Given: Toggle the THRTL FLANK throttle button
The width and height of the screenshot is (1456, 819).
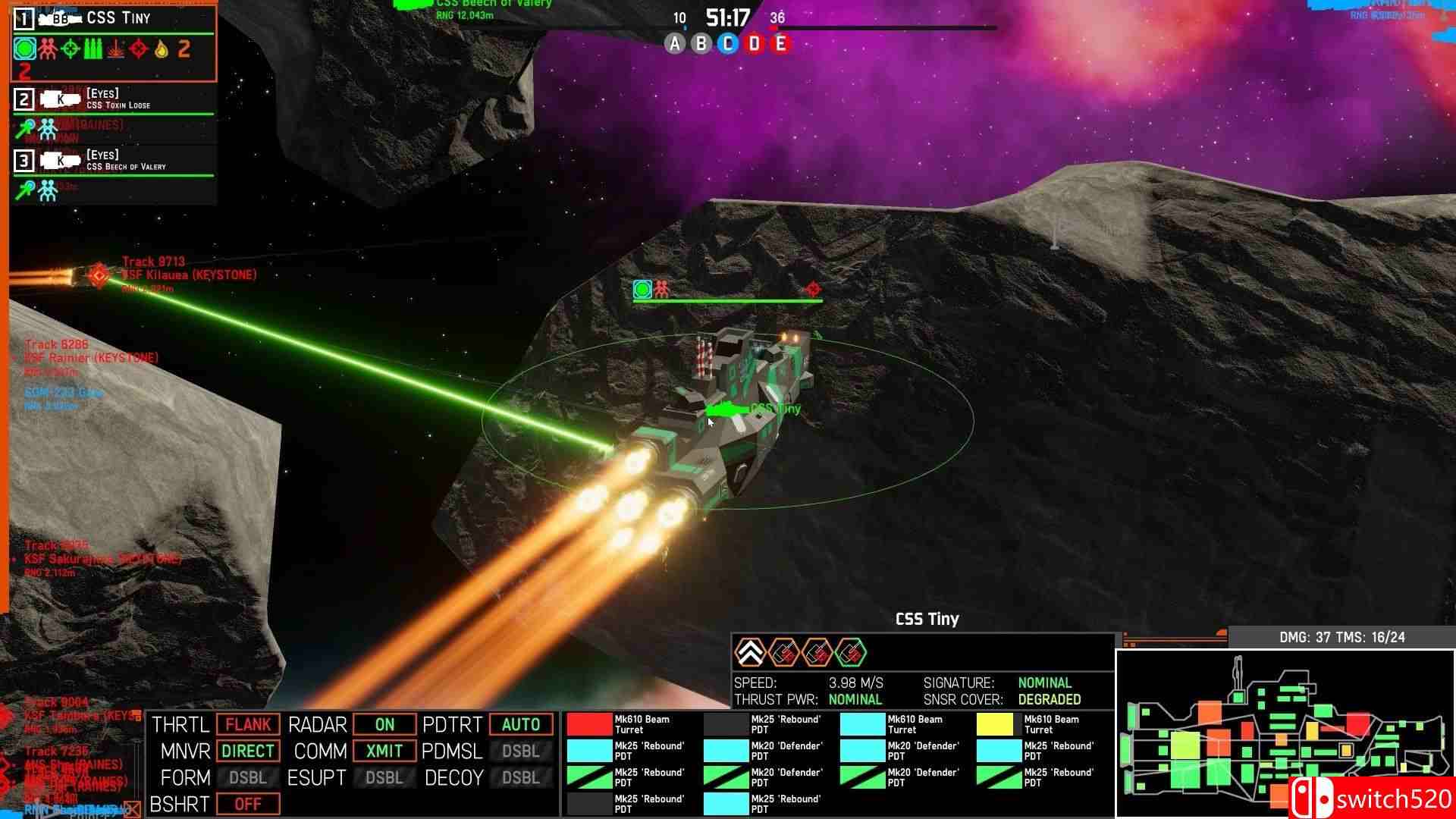Looking at the screenshot, I should coord(248,724).
